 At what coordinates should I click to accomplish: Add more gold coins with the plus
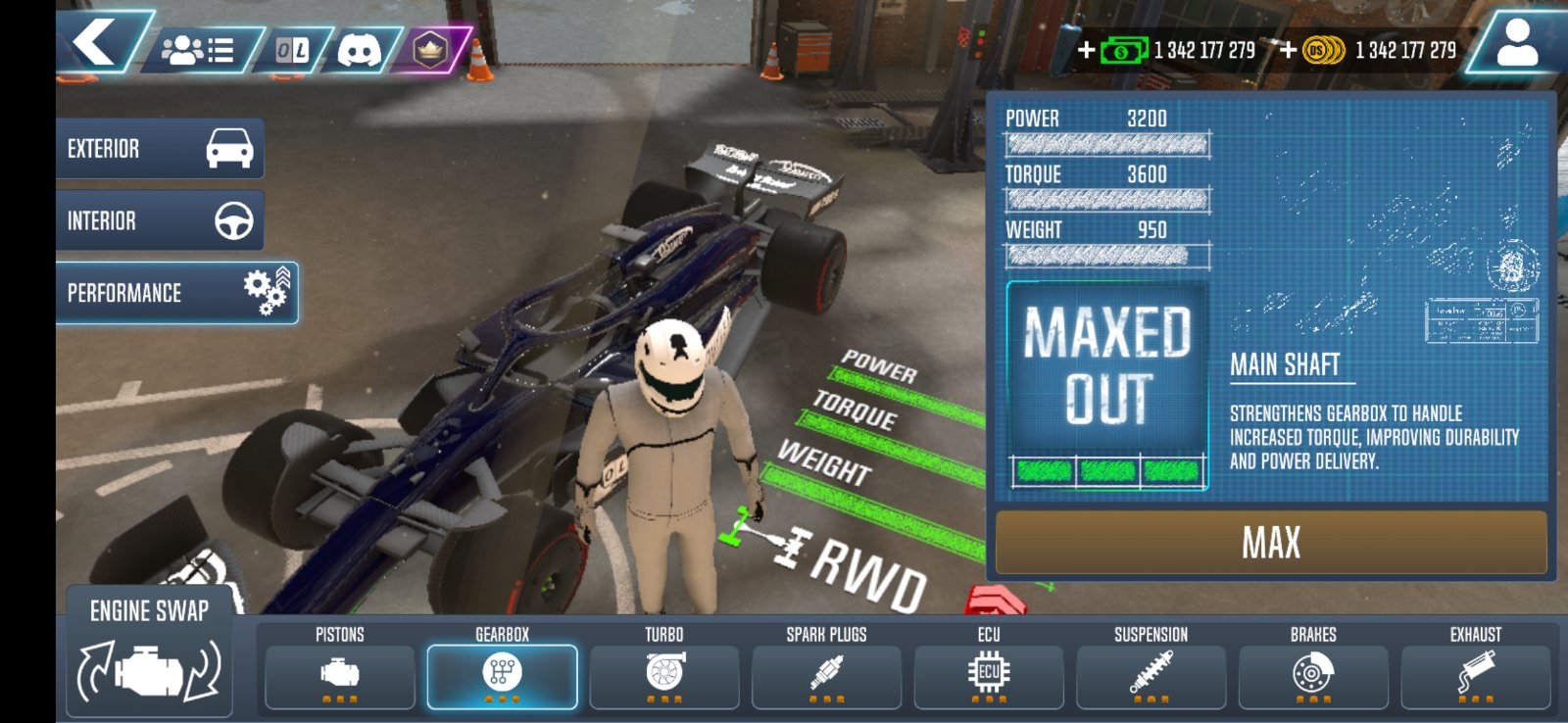click(1288, 50)
